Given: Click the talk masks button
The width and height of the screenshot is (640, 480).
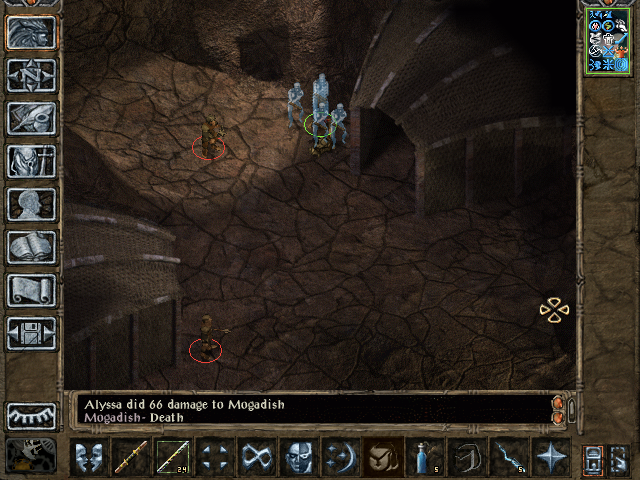Looking at the screenshot, I should [88, 458].
